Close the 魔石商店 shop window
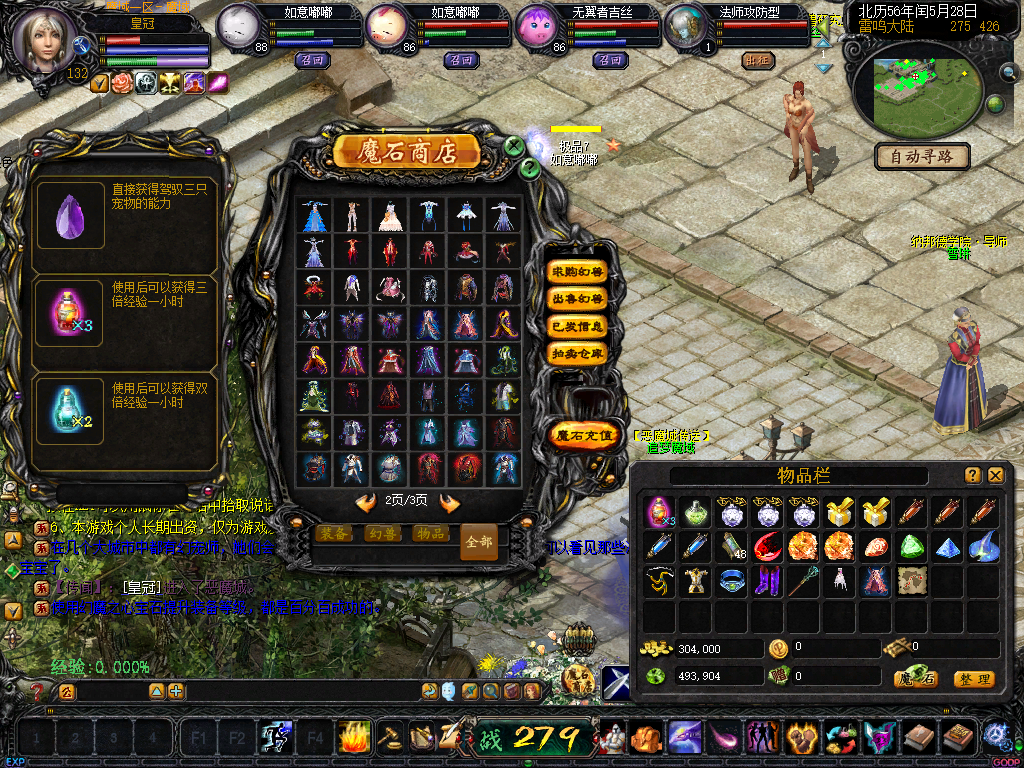Screen dimensions: 1024x768 [x=514, y=146]
